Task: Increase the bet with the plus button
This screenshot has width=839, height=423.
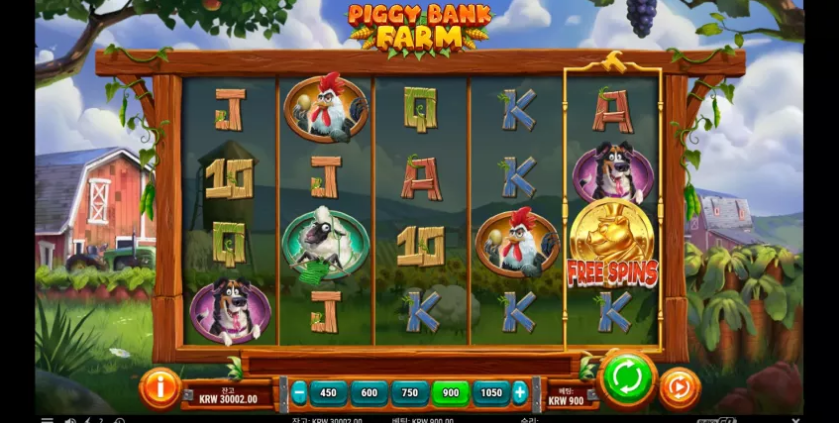Action: click(x=520, y=393)
